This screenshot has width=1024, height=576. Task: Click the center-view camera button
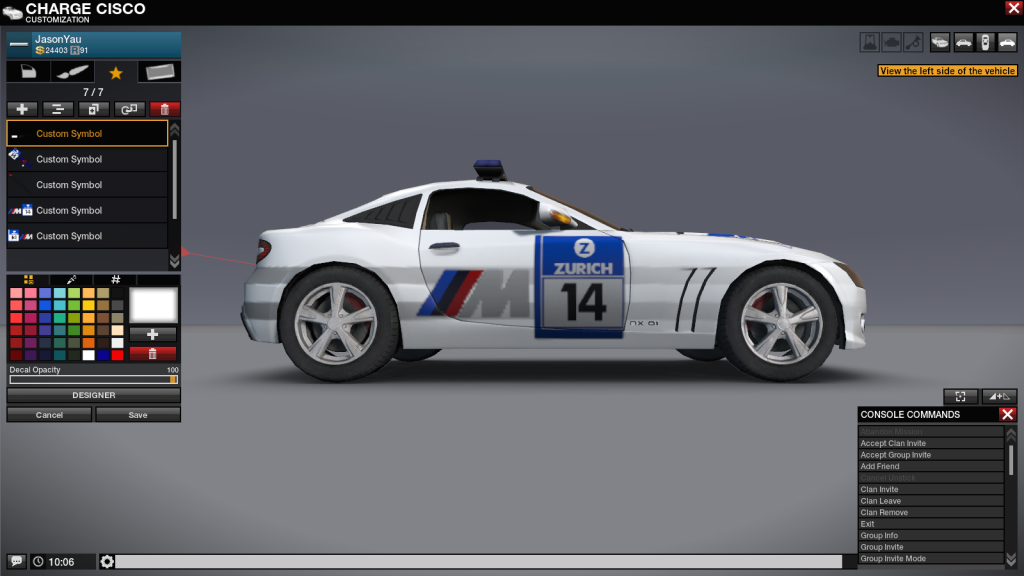[x=960, y=397]
